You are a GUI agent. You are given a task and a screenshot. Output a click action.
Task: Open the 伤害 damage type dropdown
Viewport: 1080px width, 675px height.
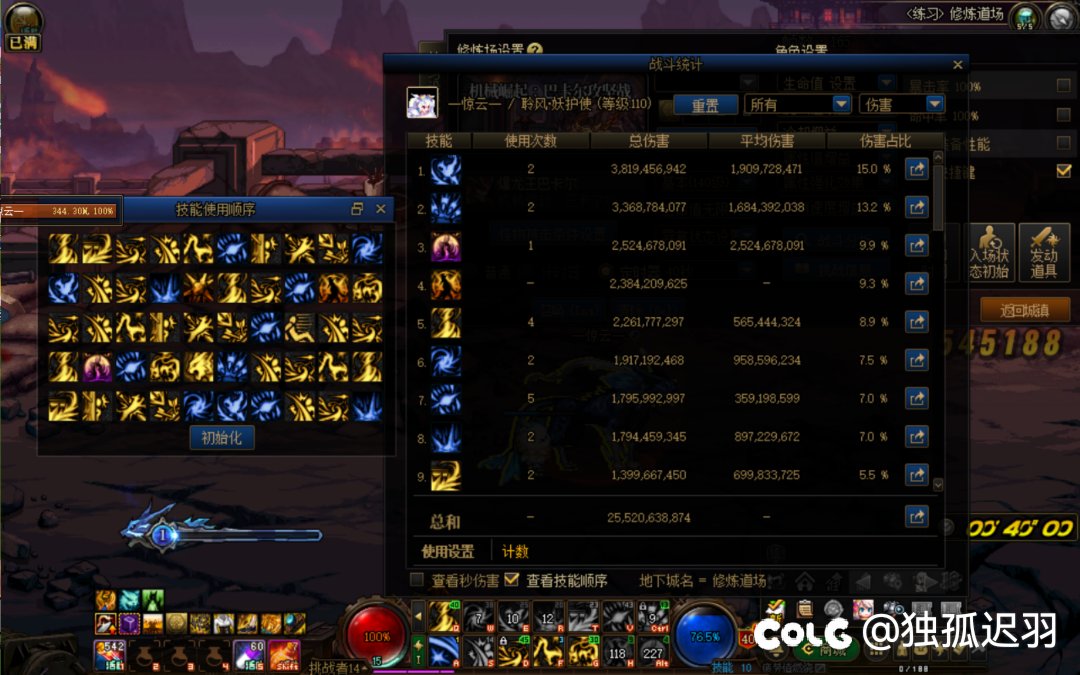901,104
